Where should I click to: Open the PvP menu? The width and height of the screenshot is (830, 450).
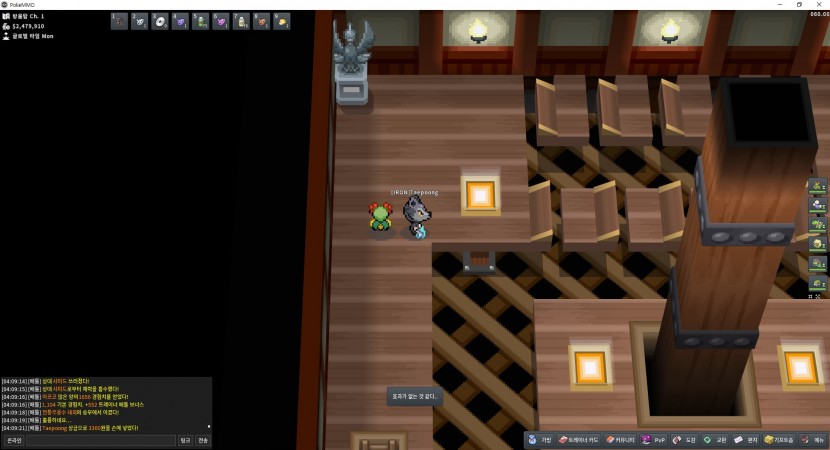click(x=654, y=440)
